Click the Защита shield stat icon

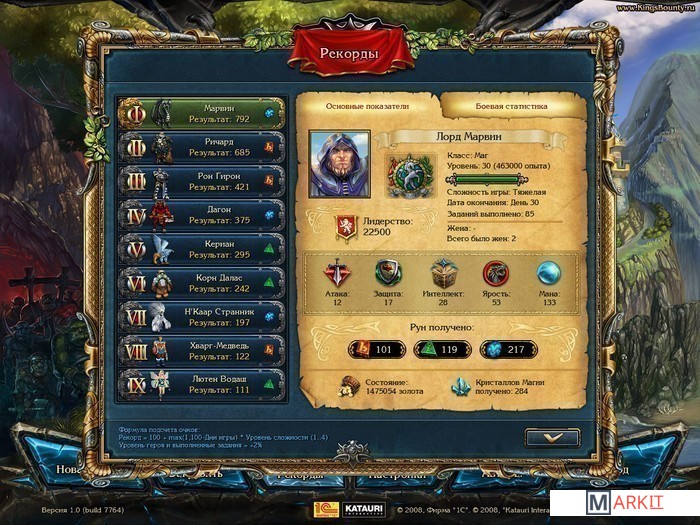pyautogui.click(x=389, y=273)
